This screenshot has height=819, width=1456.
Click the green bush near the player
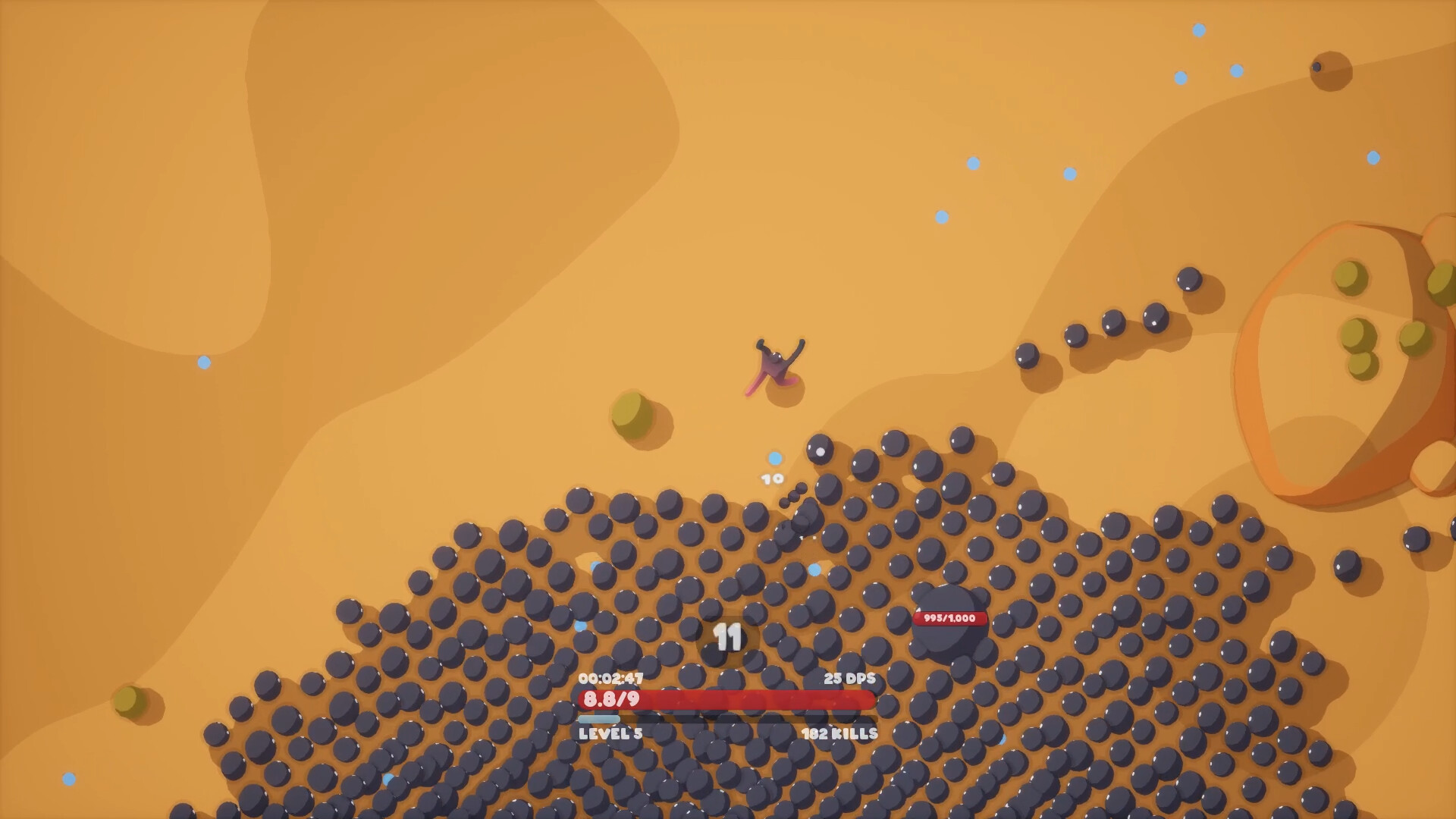click(630, 410)
